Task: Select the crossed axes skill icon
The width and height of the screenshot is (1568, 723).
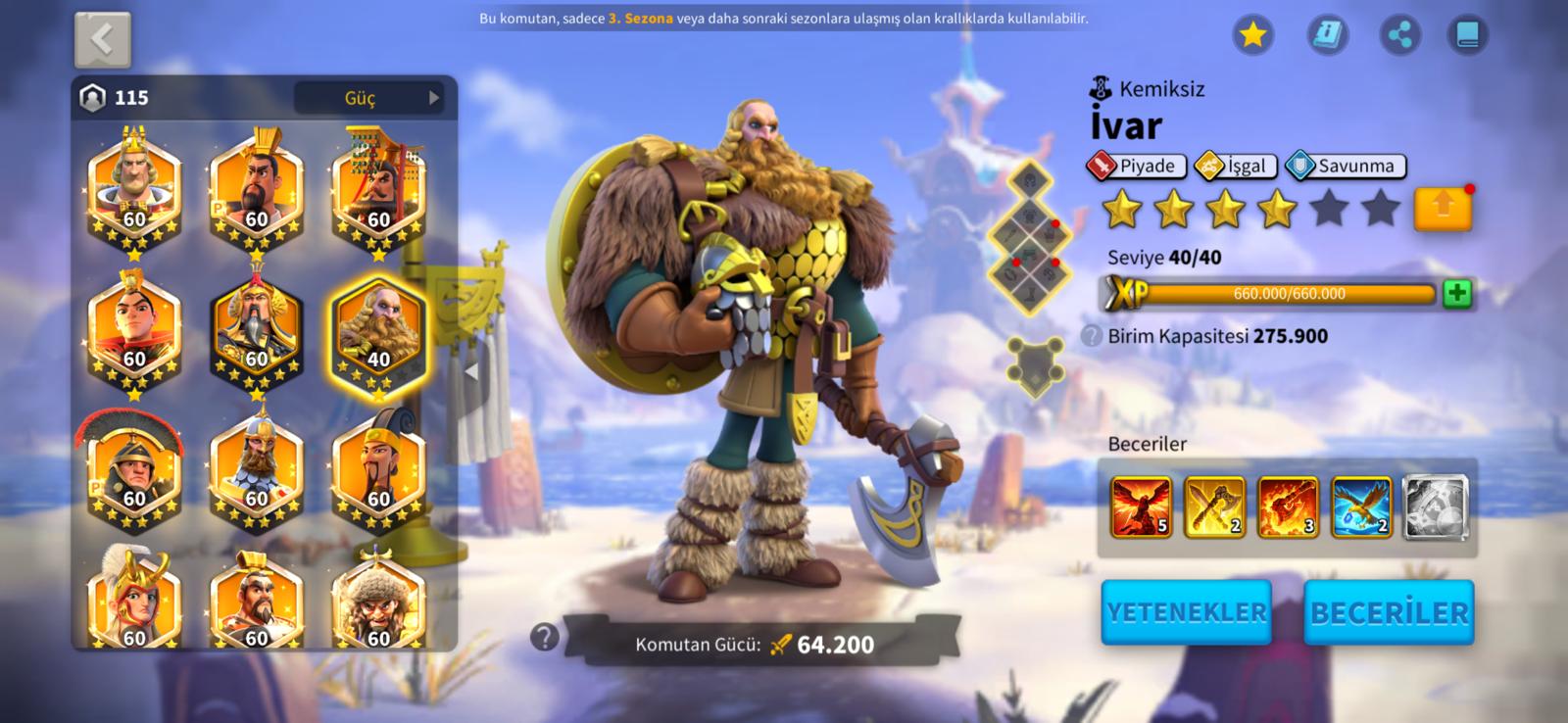Action: click(x=1214, y=506)
